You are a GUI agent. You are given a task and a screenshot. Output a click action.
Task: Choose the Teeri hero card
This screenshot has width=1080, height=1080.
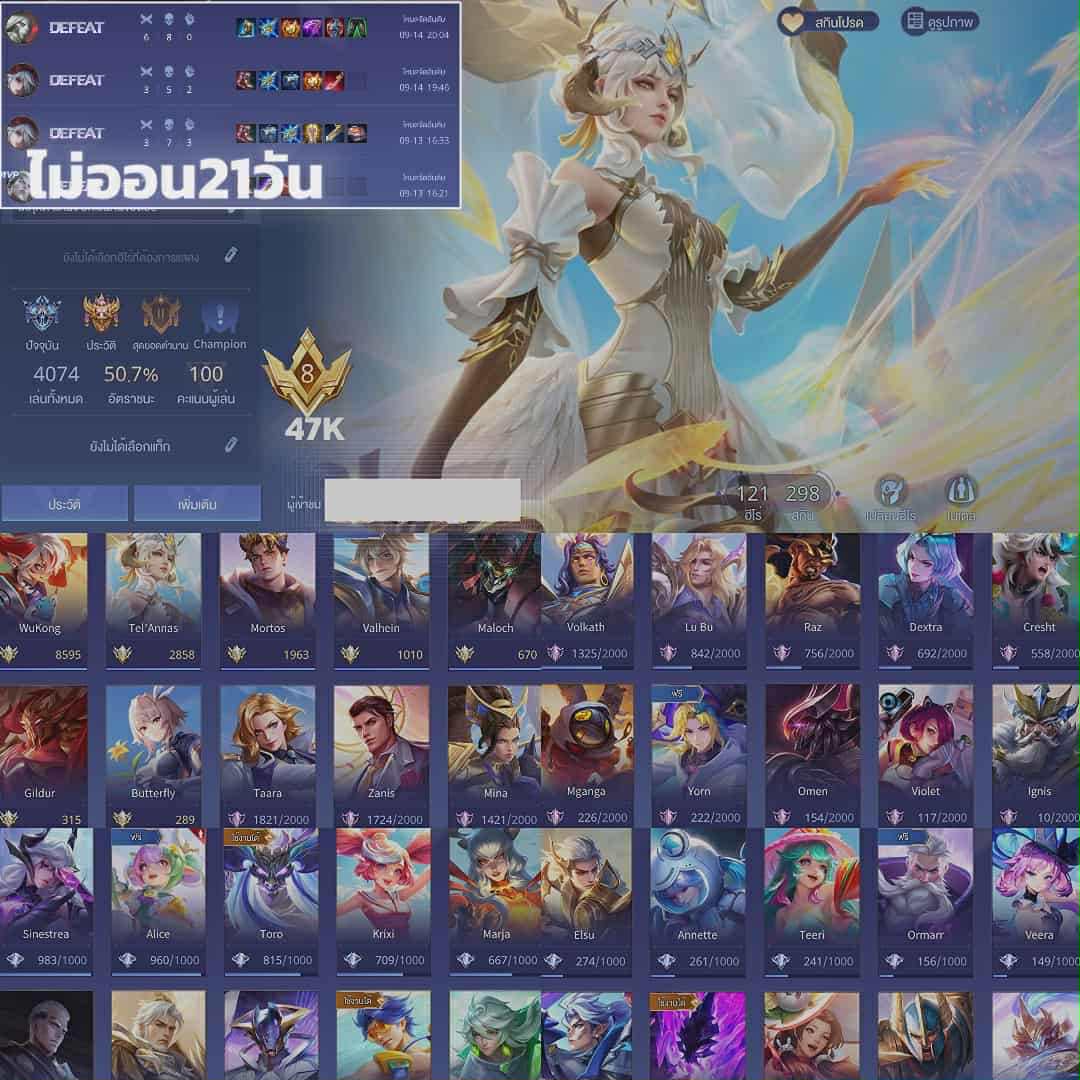[811, 900]
